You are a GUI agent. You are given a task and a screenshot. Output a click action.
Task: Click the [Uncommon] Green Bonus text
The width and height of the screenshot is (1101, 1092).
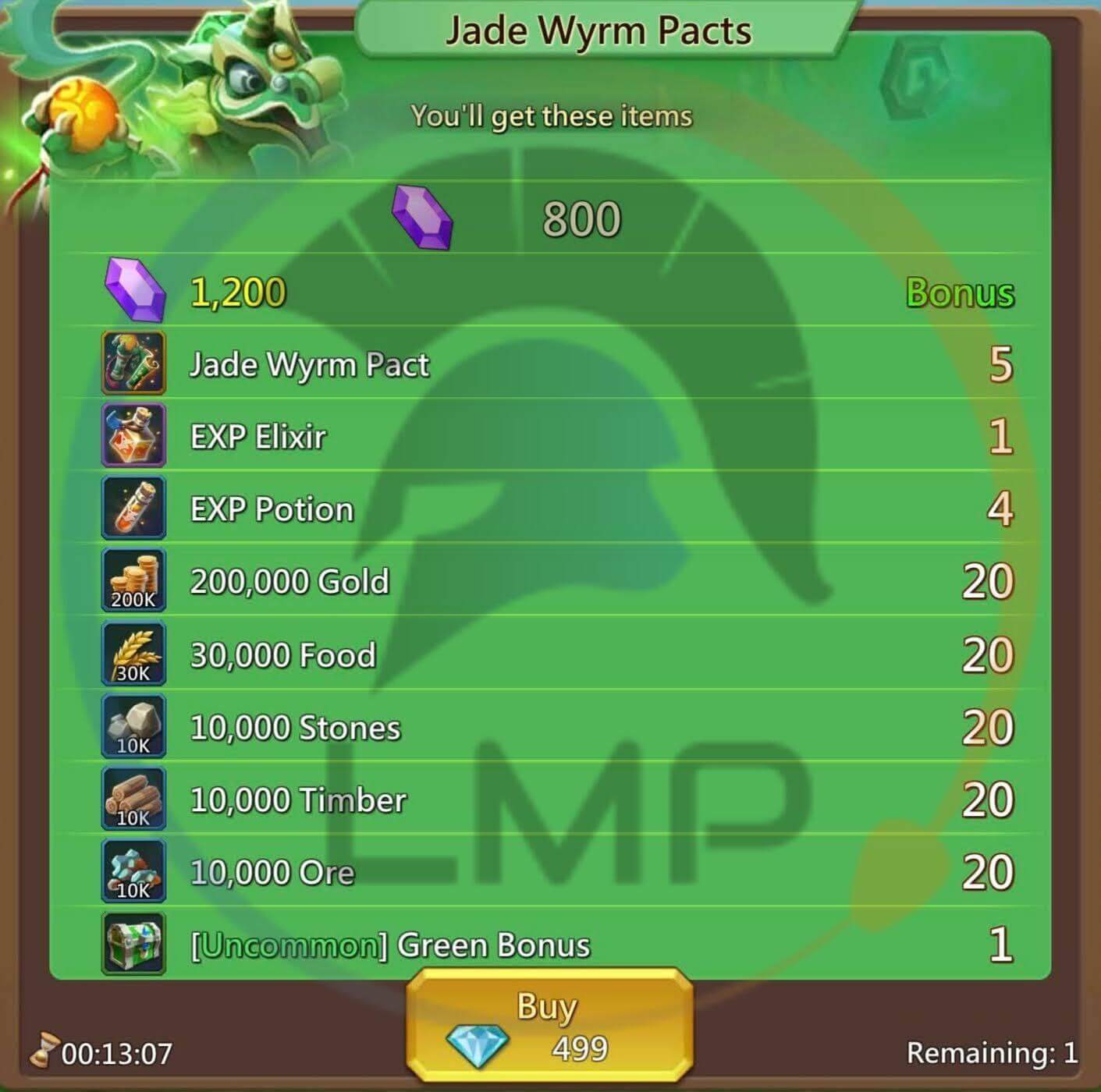point(390,944)
